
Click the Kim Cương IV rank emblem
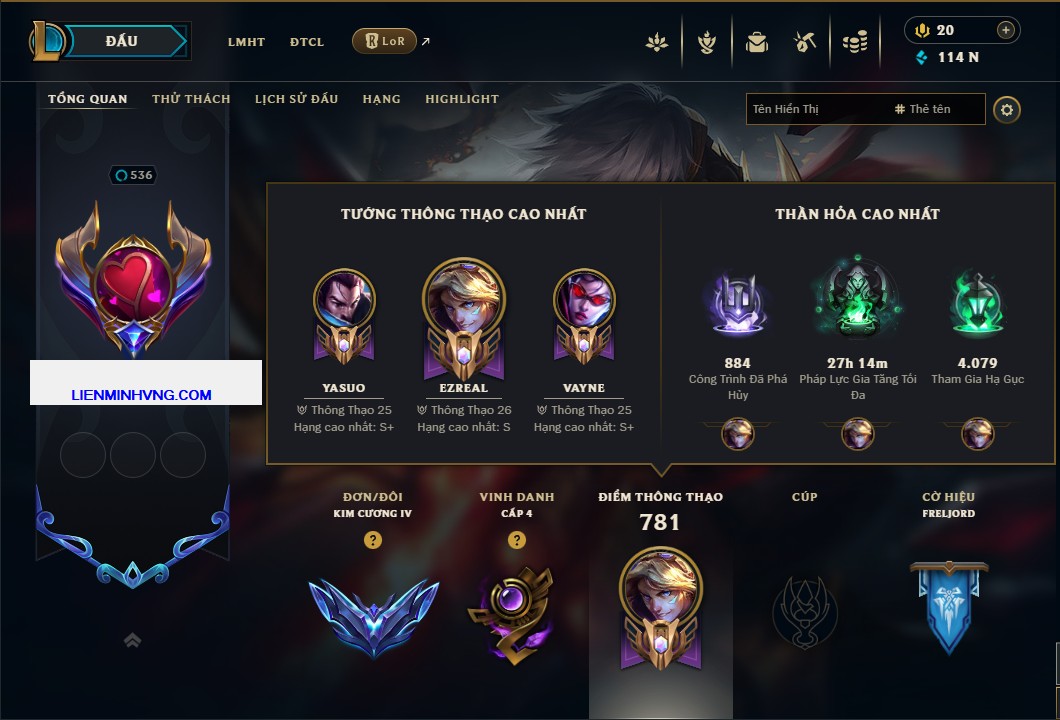point(373,614)
